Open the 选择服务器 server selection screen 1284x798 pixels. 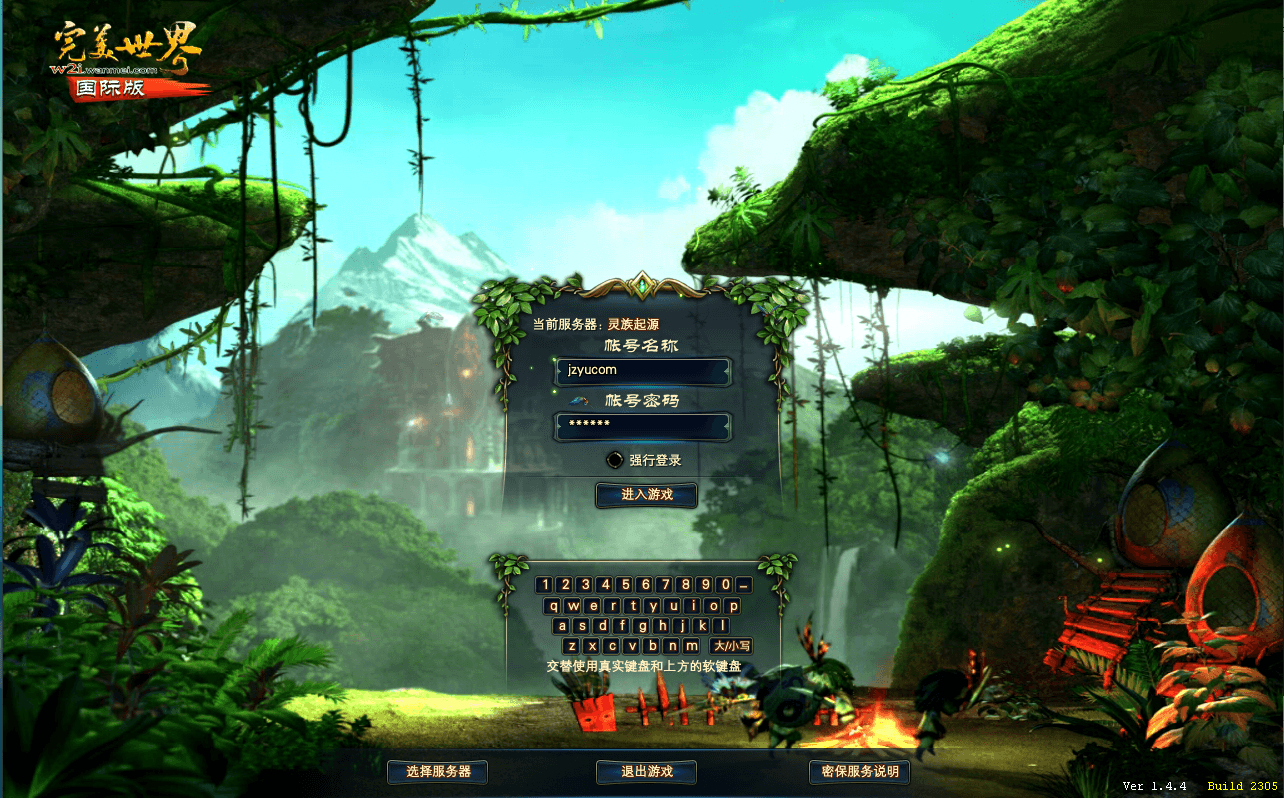[437, 771]
